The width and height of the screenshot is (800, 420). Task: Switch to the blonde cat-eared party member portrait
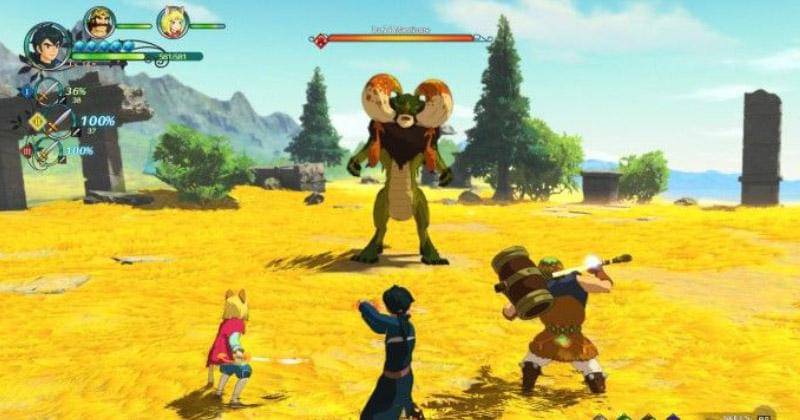(172, 22)
